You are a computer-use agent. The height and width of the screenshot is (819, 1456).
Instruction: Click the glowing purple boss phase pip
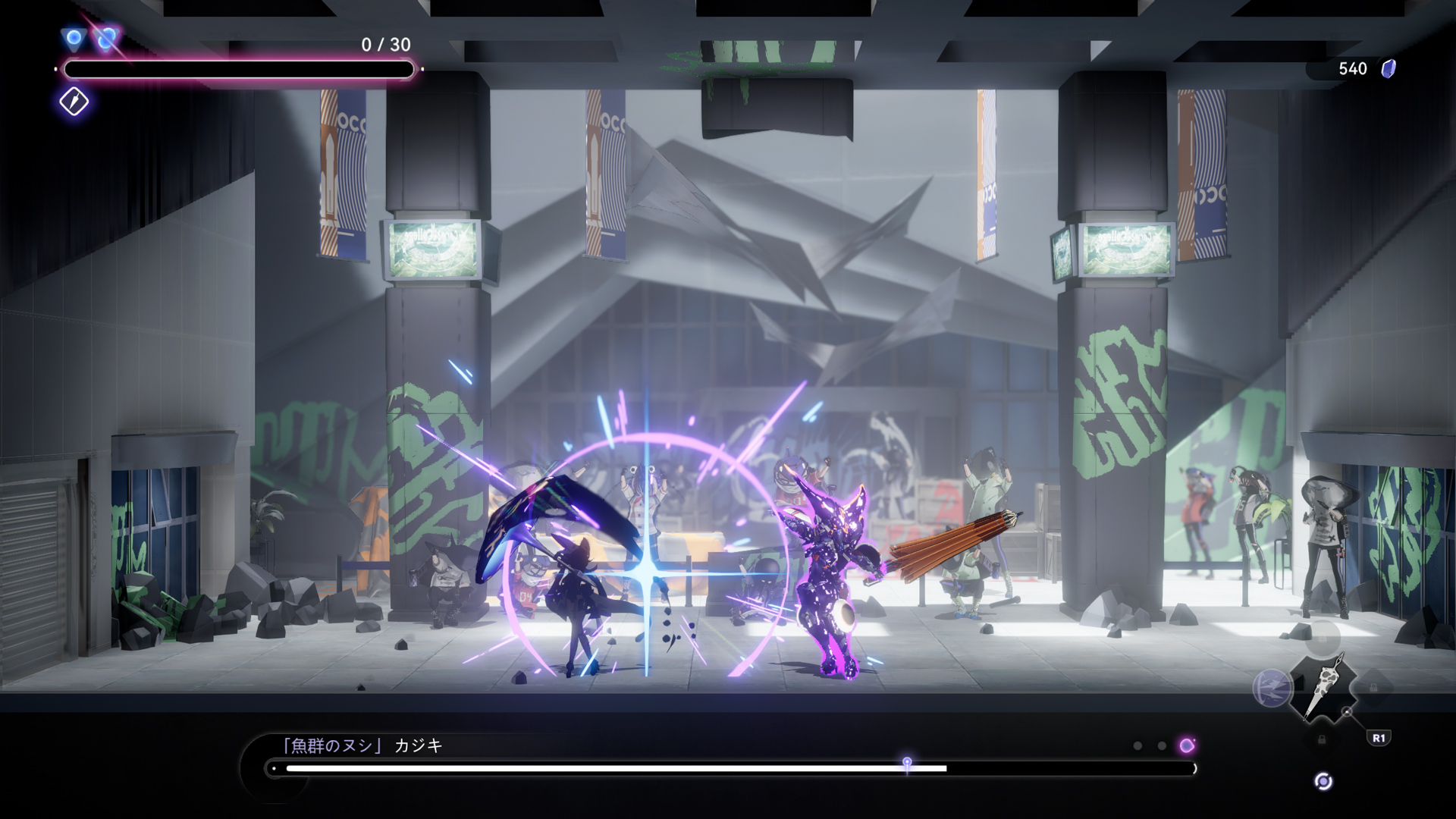[x=1187, y=745]
